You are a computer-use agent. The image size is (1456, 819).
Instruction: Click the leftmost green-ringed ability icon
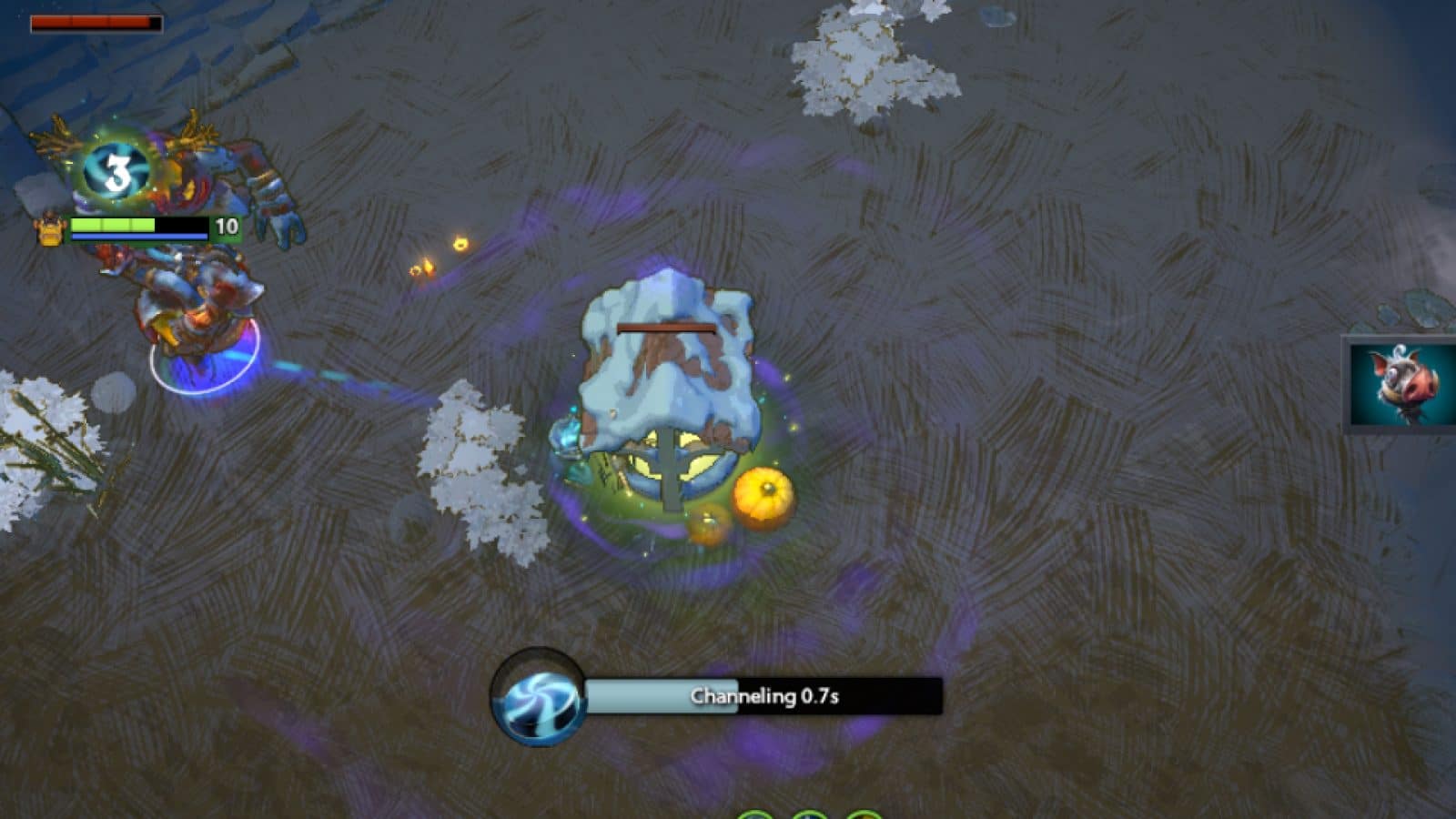[x=753, y=814]
